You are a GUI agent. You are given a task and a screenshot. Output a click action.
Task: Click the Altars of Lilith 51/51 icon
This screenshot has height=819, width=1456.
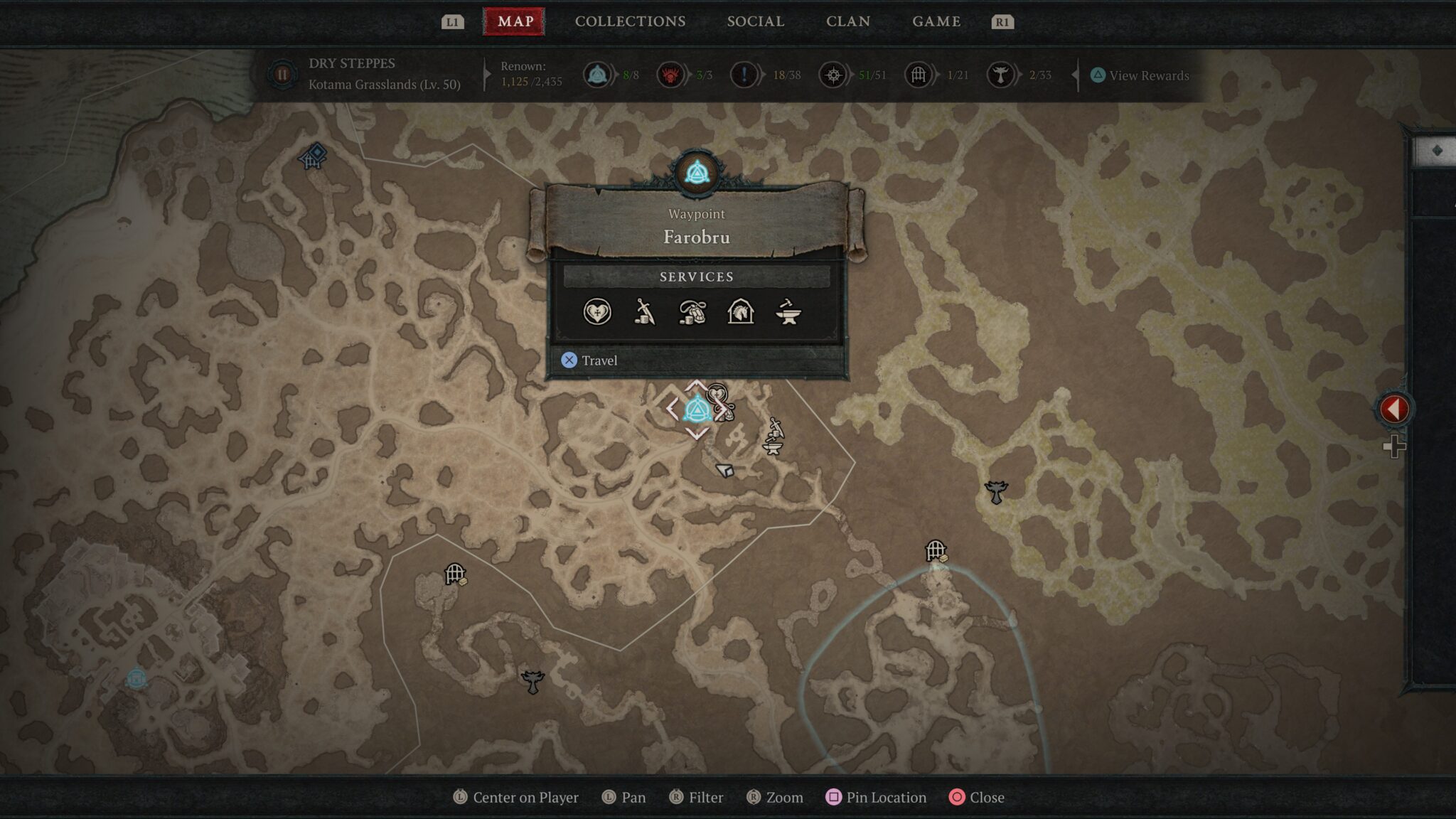point(833,75)
